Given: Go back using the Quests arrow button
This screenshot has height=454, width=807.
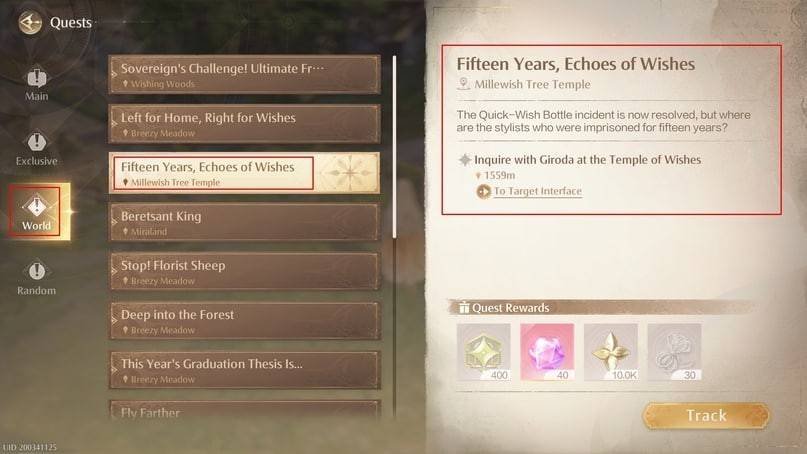Looking at the screenshot, I should pyautogui.click(x=30, y=22).
